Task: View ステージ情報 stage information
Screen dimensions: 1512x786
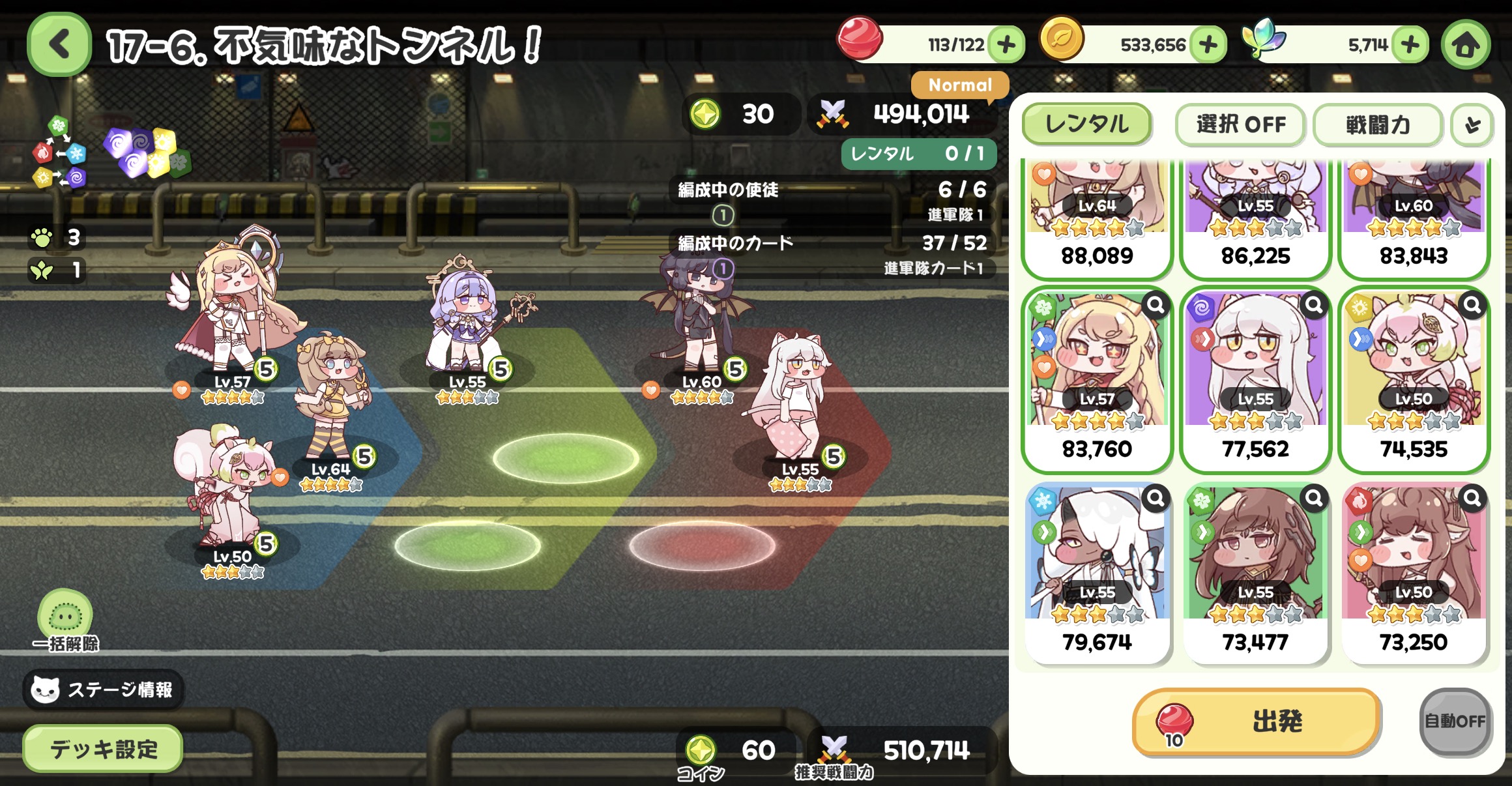Action: [103, 690]
